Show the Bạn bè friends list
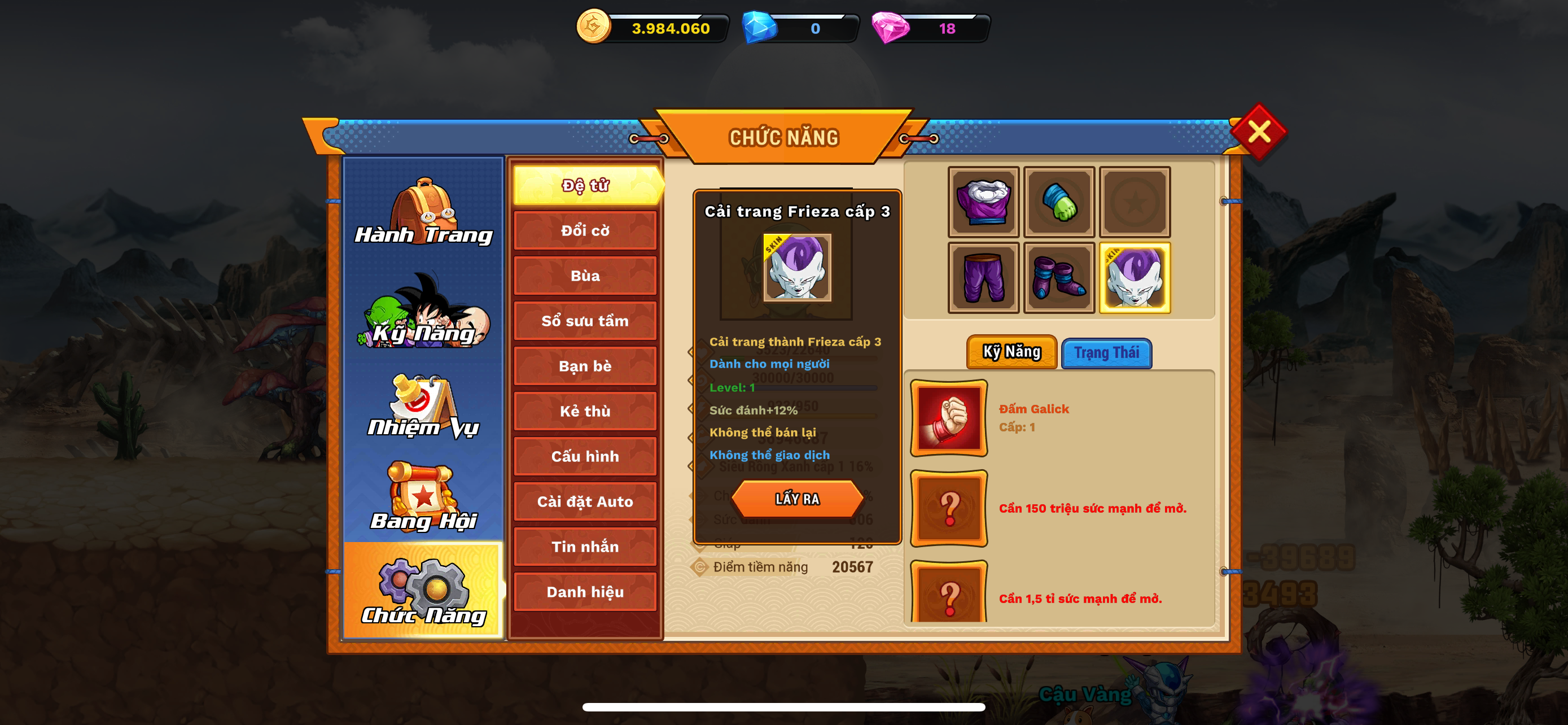 coord(585,366)
